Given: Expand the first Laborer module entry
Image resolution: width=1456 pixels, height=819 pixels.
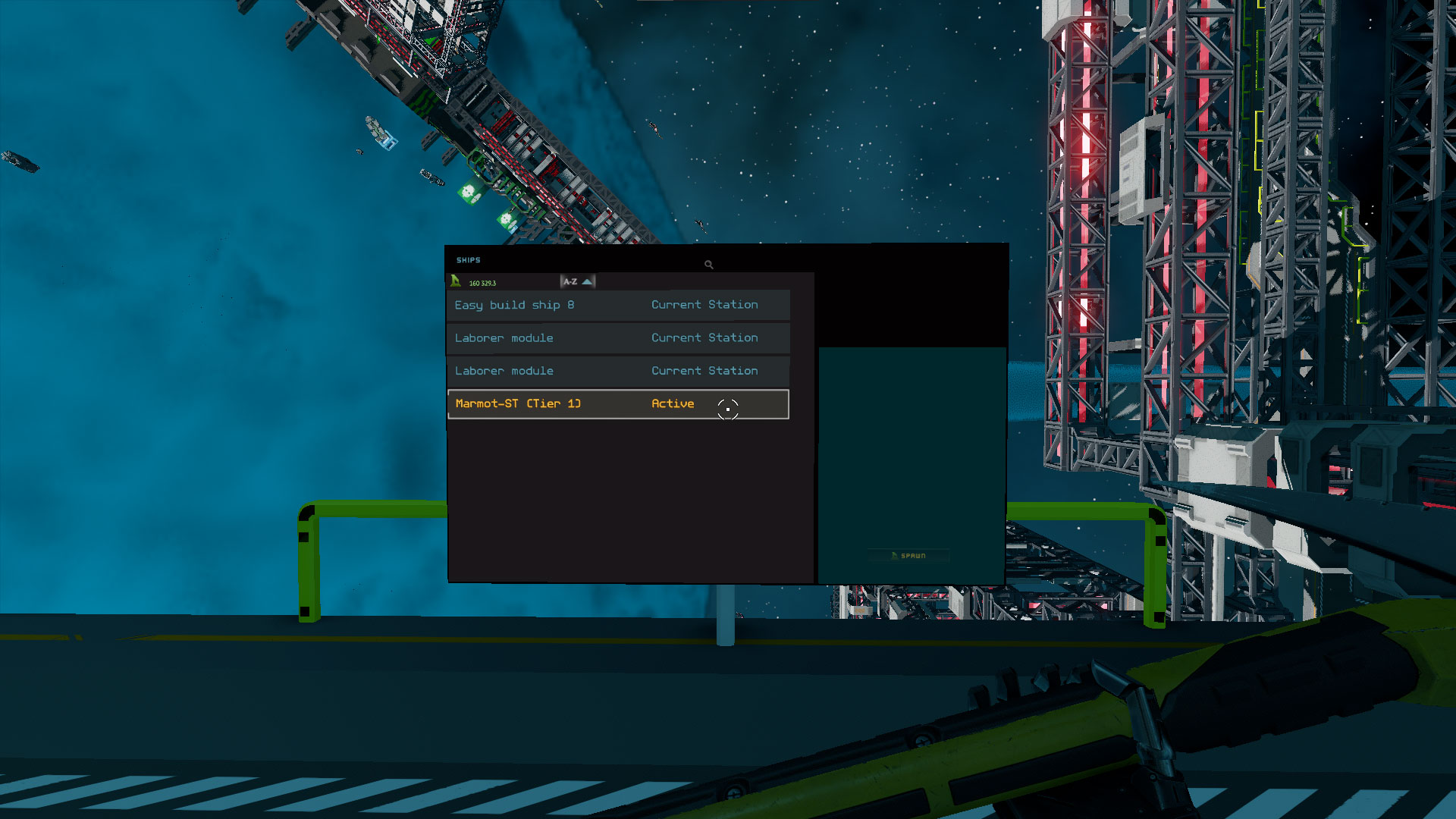Looking at the screenshot, I should pos(504,337).
